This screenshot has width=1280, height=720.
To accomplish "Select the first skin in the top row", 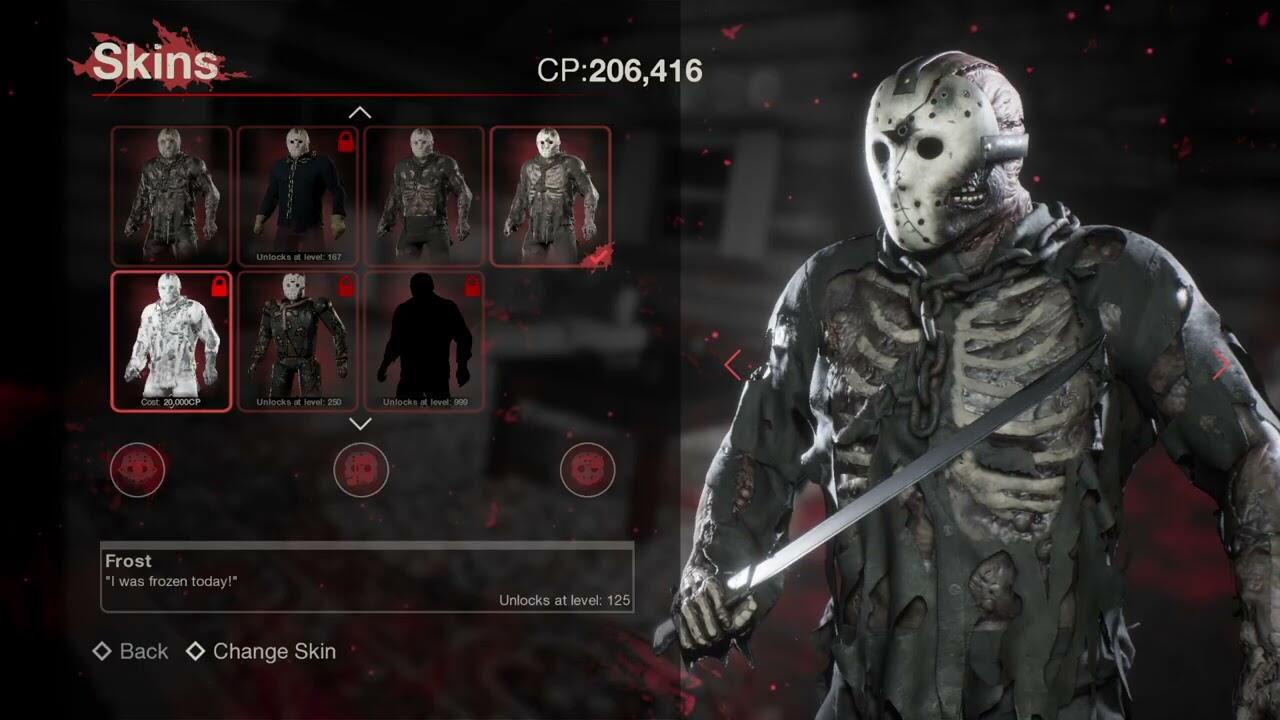I will [x=171, y=196].
